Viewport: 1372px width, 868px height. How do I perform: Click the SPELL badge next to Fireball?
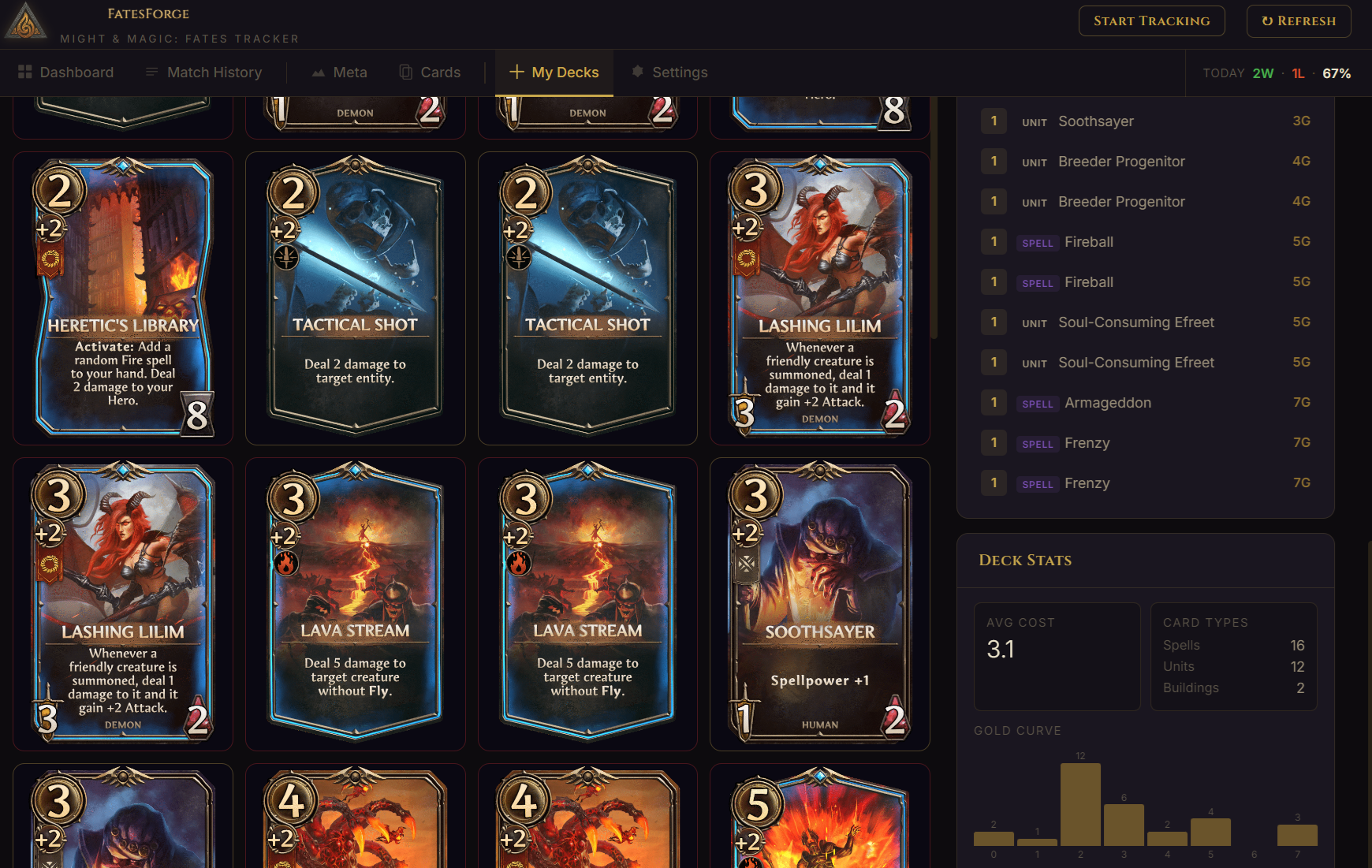(1038, 242)
